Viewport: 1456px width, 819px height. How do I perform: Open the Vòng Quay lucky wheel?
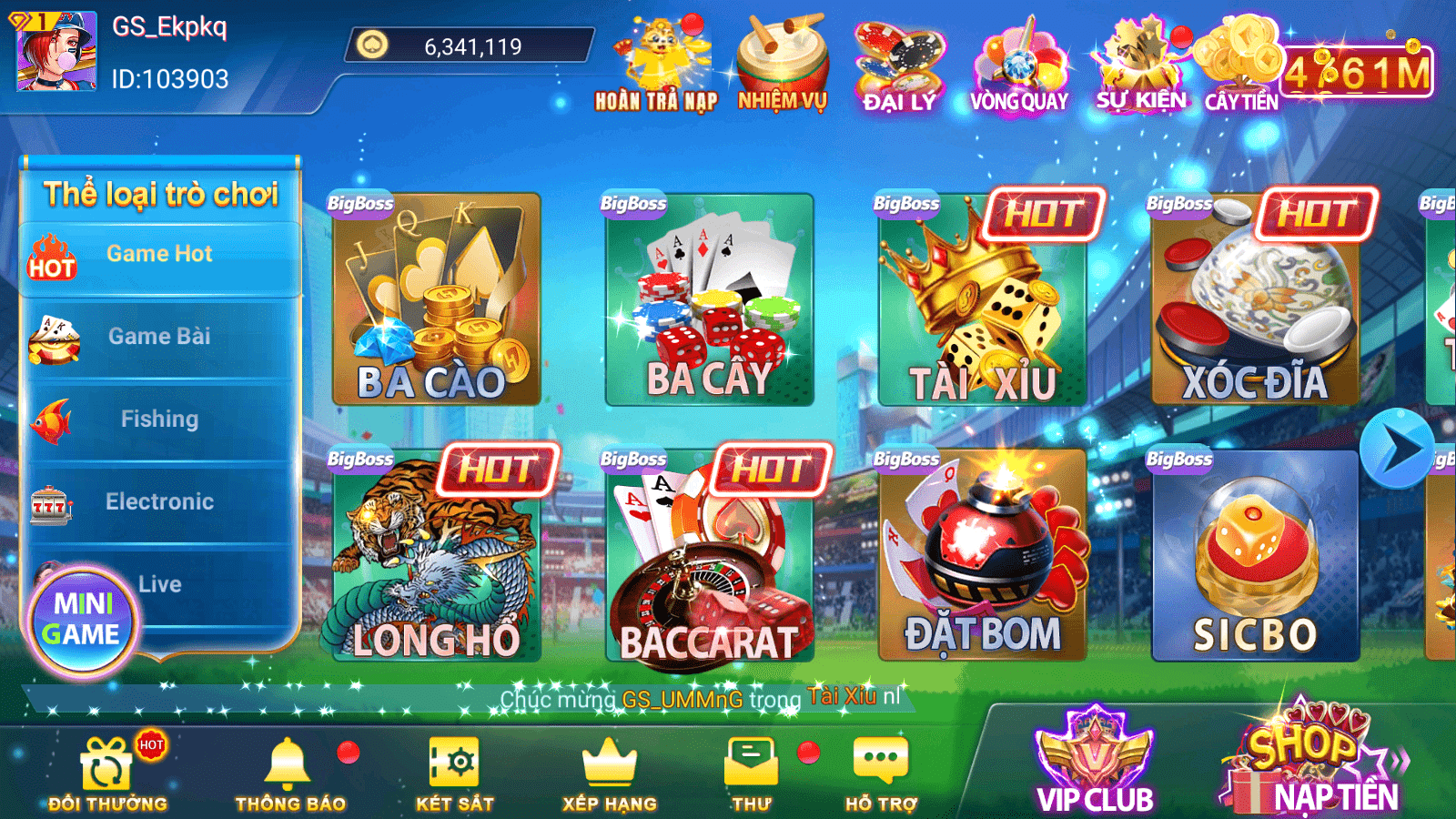pyautogui.click(x=1018, y=66)
